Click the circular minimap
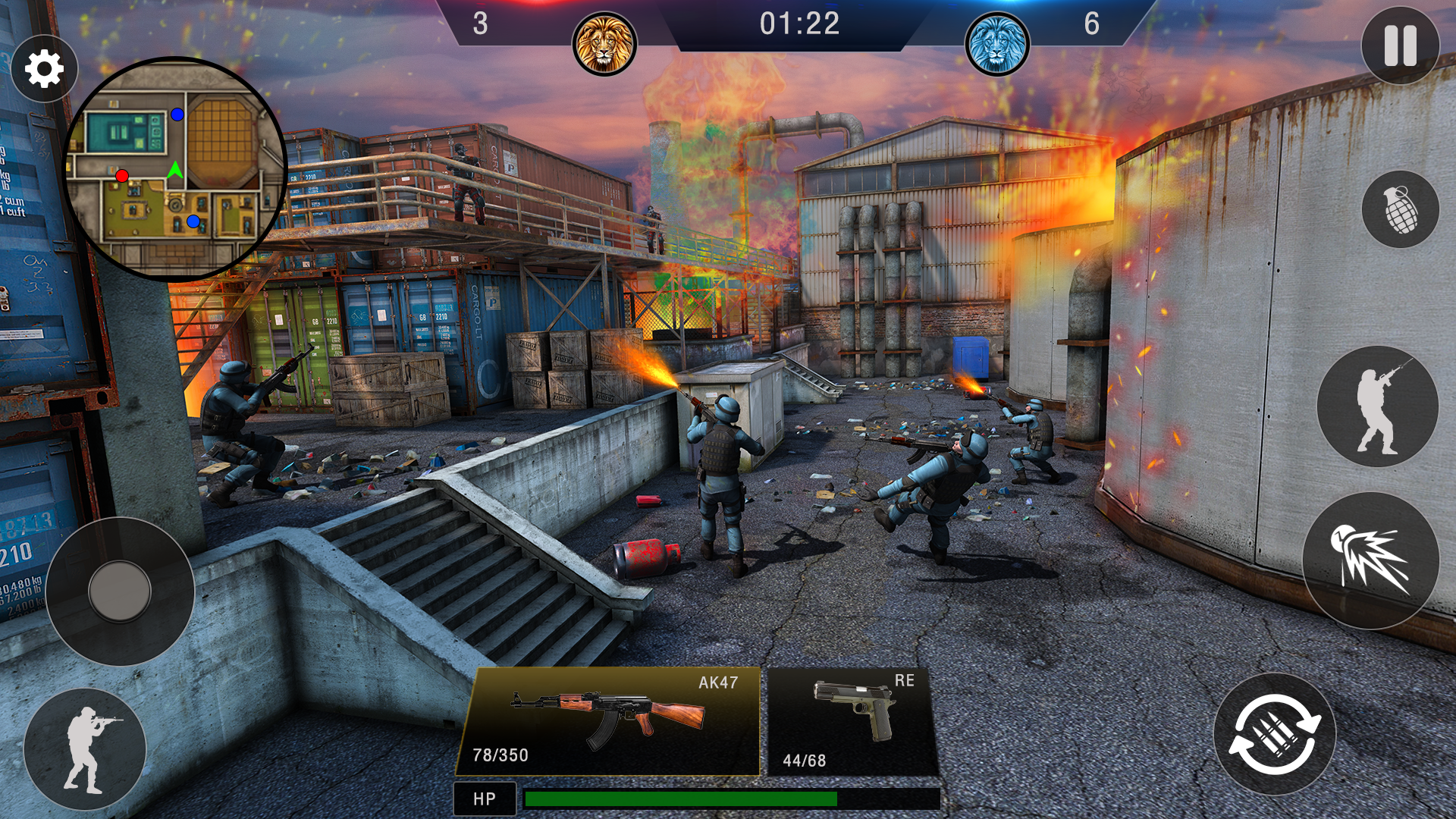 click(174, 168)
